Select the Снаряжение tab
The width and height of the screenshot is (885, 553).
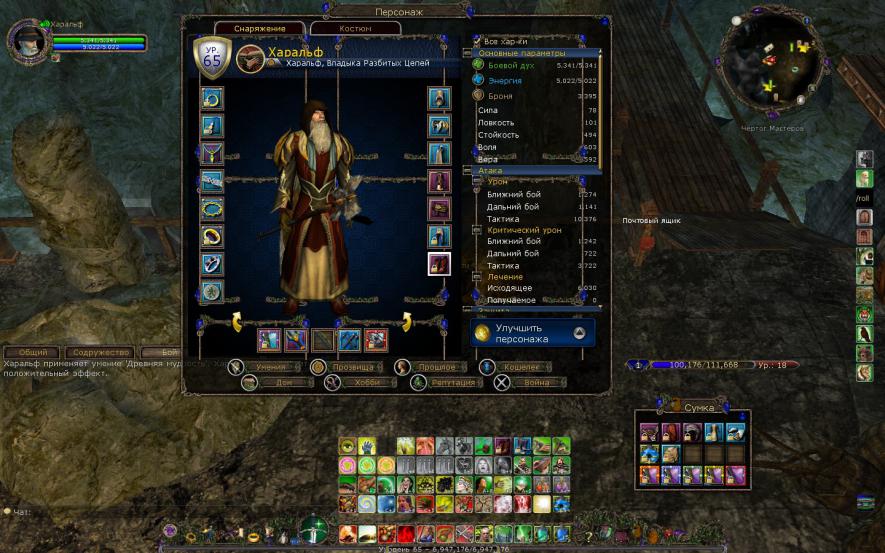pyautogui.click(x=259, y=29)
